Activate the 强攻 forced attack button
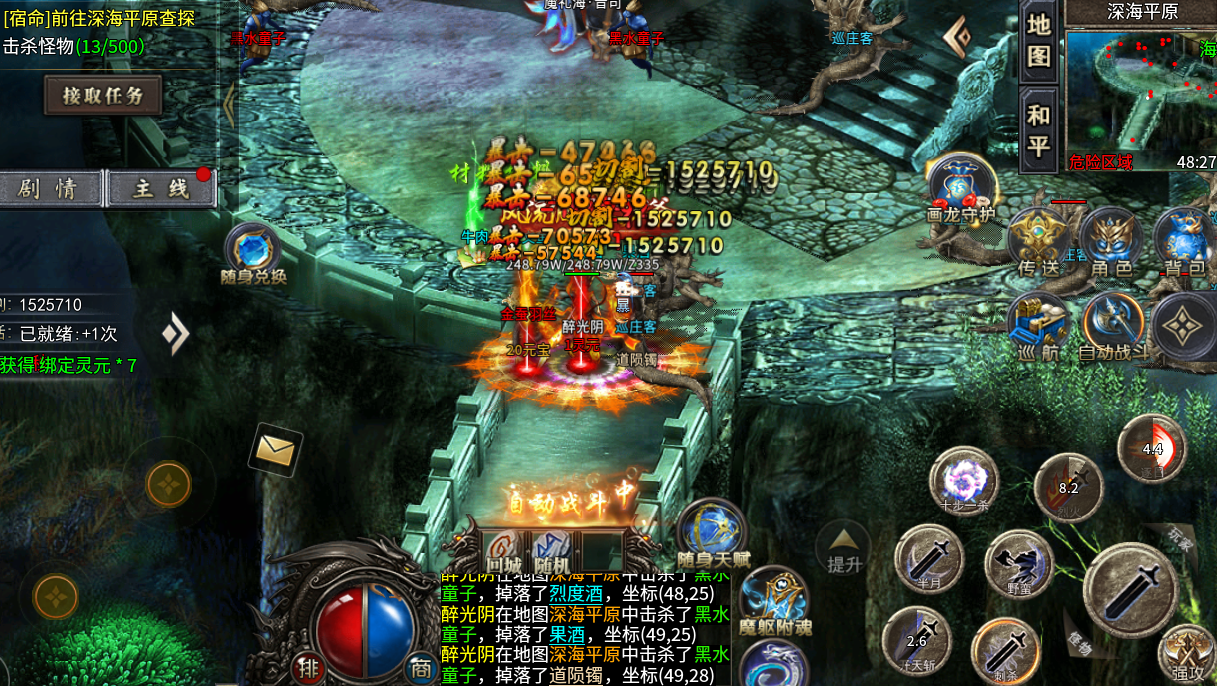 1187,652
